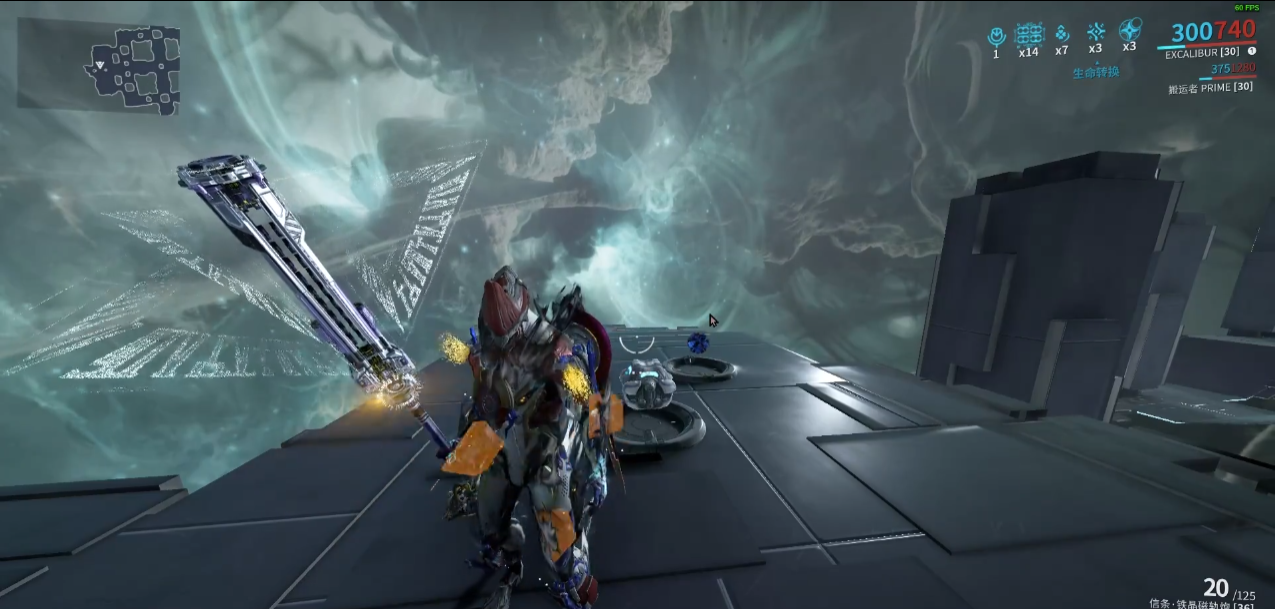This screenshot has height=609, width=1275.
Task: Select the x7 stacked buff icon
Action: (x=1062, y=34)
